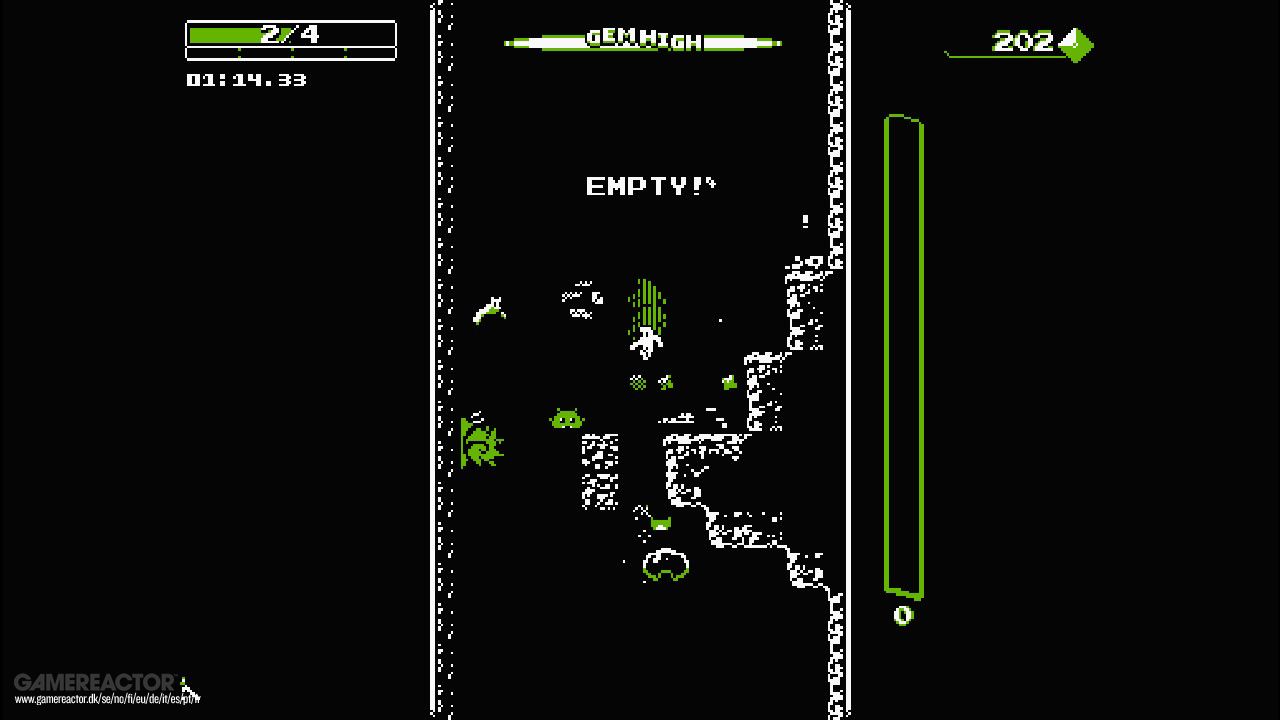Image resolution: width=1280 pixels, height=720 pixels.
Task: Click the small gem cluster below the player
Action: pyautogui.click(x=637, y=381)
